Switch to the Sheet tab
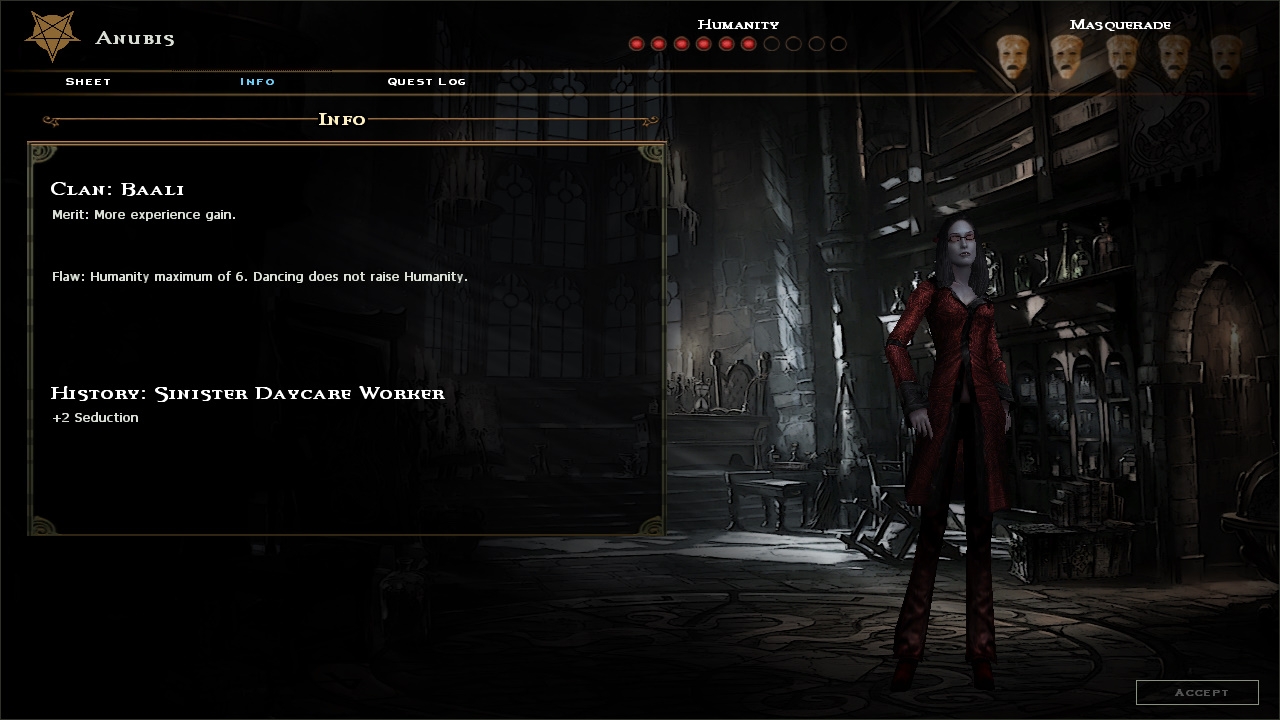 pos(88,81)
